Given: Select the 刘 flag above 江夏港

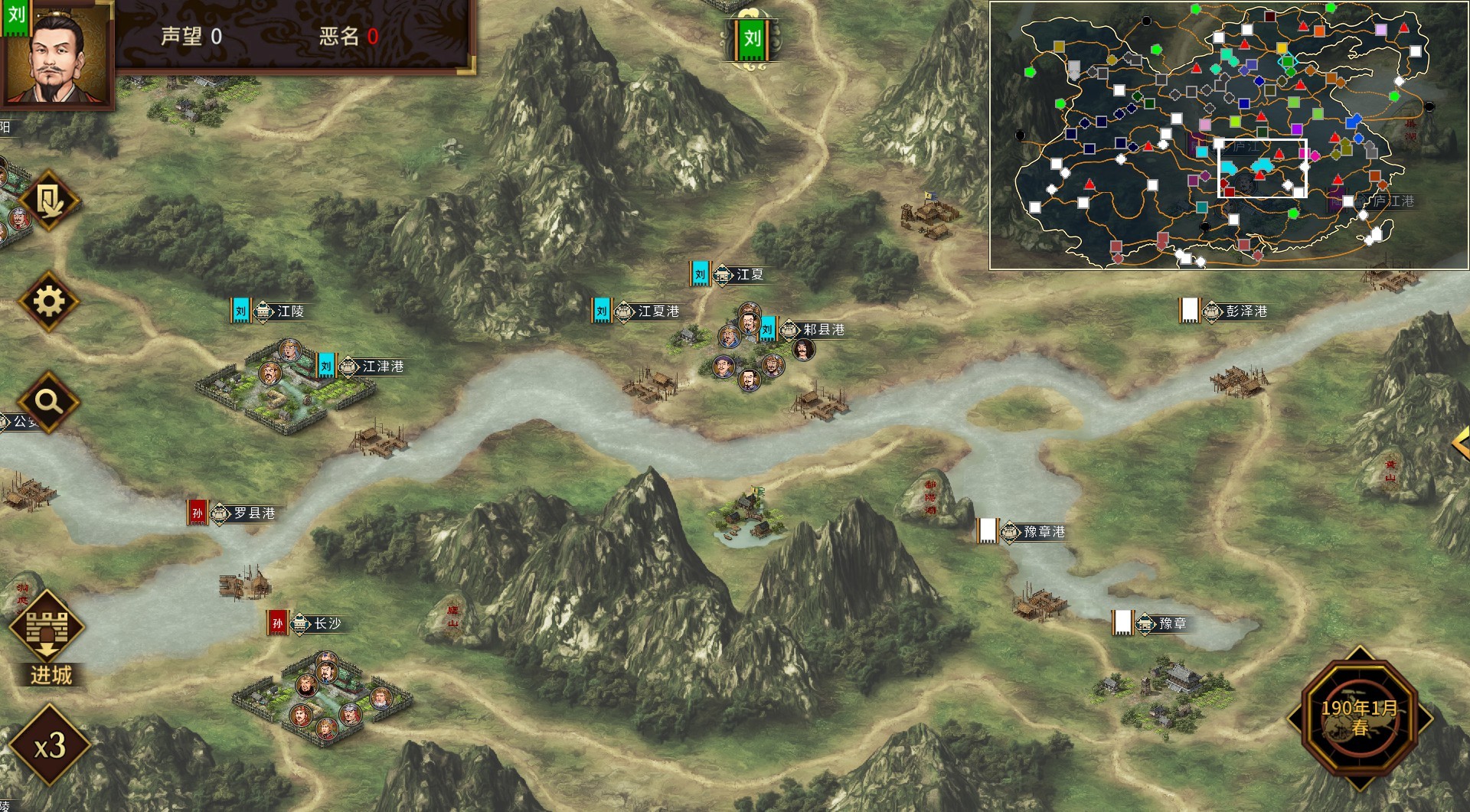Looking at the screenshot, I should point(602,311).
